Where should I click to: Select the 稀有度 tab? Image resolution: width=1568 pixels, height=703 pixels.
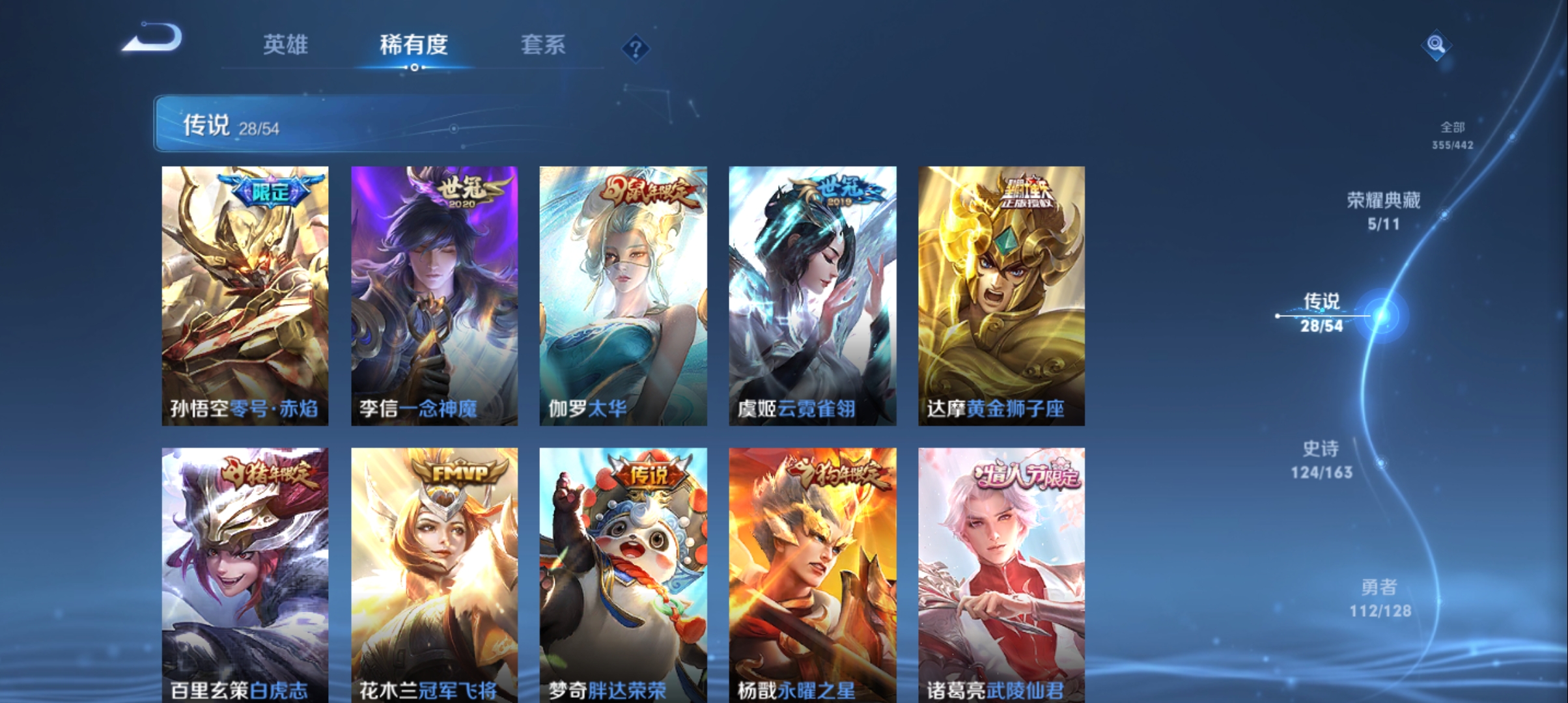pos(415,44)
